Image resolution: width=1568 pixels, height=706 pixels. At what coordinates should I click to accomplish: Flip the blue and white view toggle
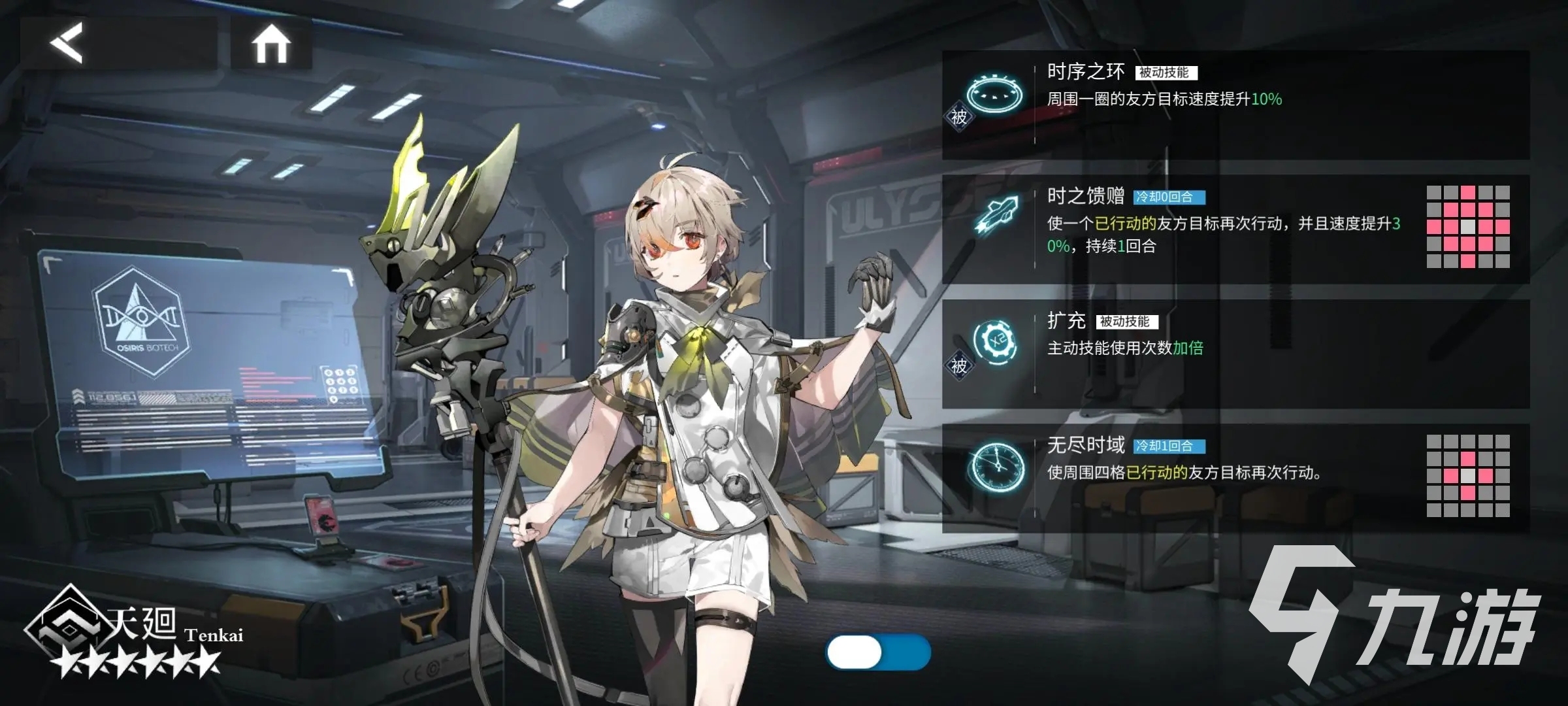click(x=878, y=652)
